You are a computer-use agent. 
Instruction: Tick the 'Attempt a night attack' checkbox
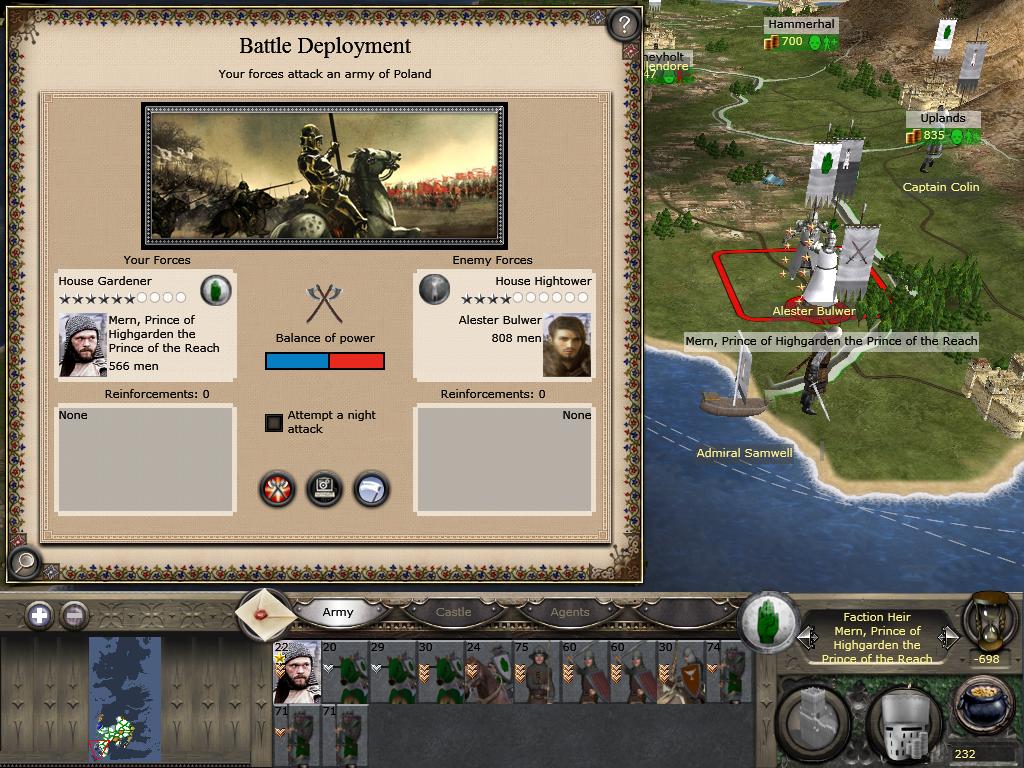[274, 422]
